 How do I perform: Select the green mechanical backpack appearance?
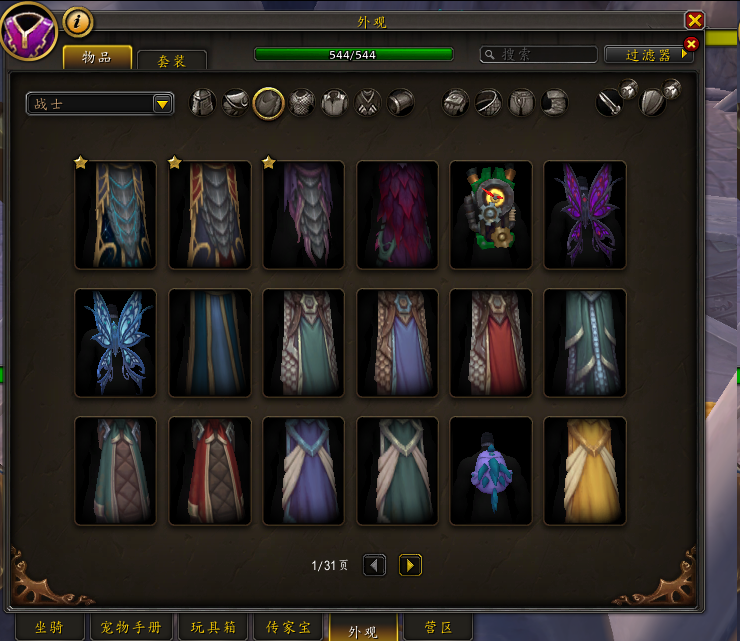click(x=491, y=215)
